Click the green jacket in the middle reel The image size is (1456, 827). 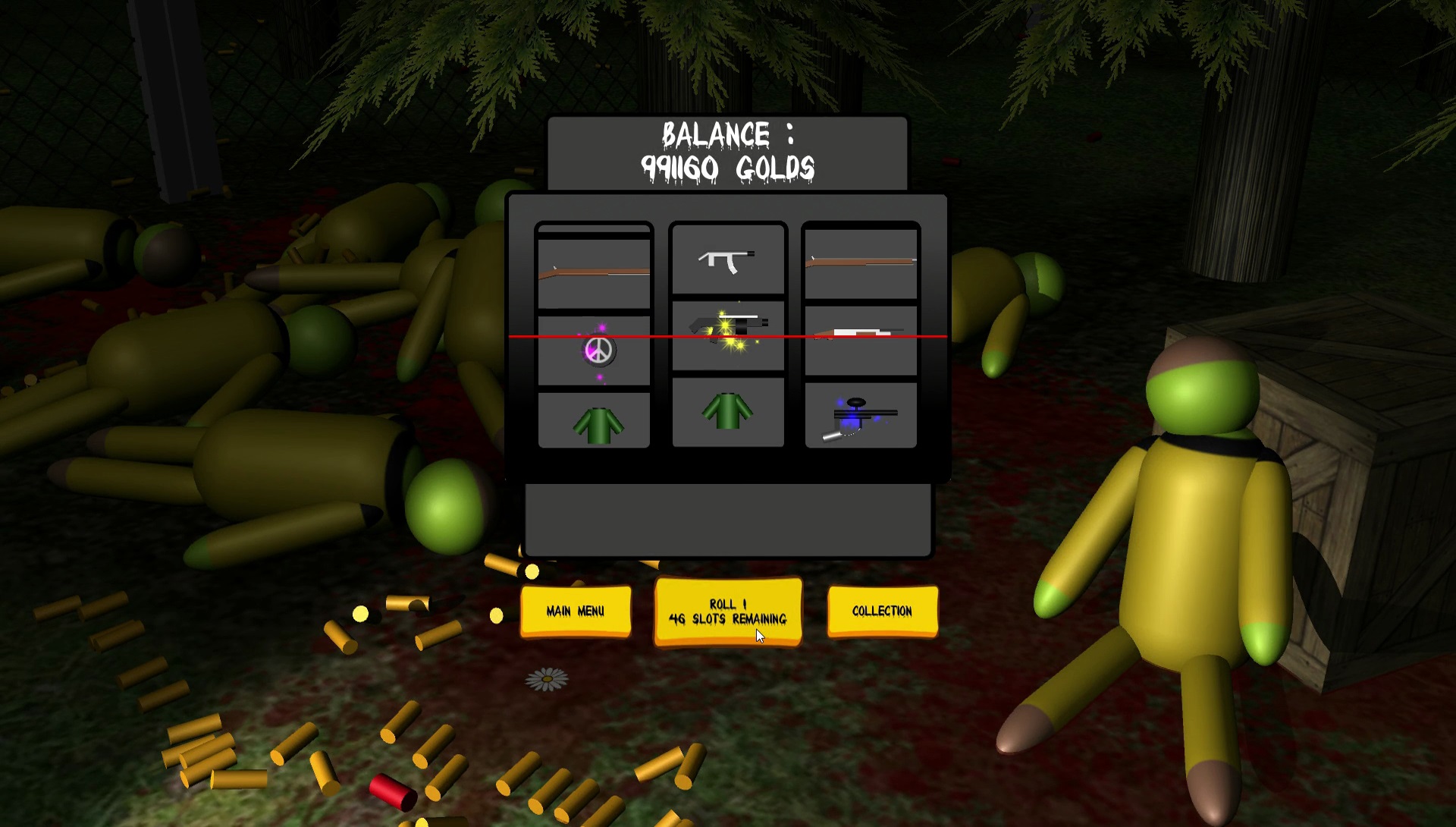pos(726,410)
